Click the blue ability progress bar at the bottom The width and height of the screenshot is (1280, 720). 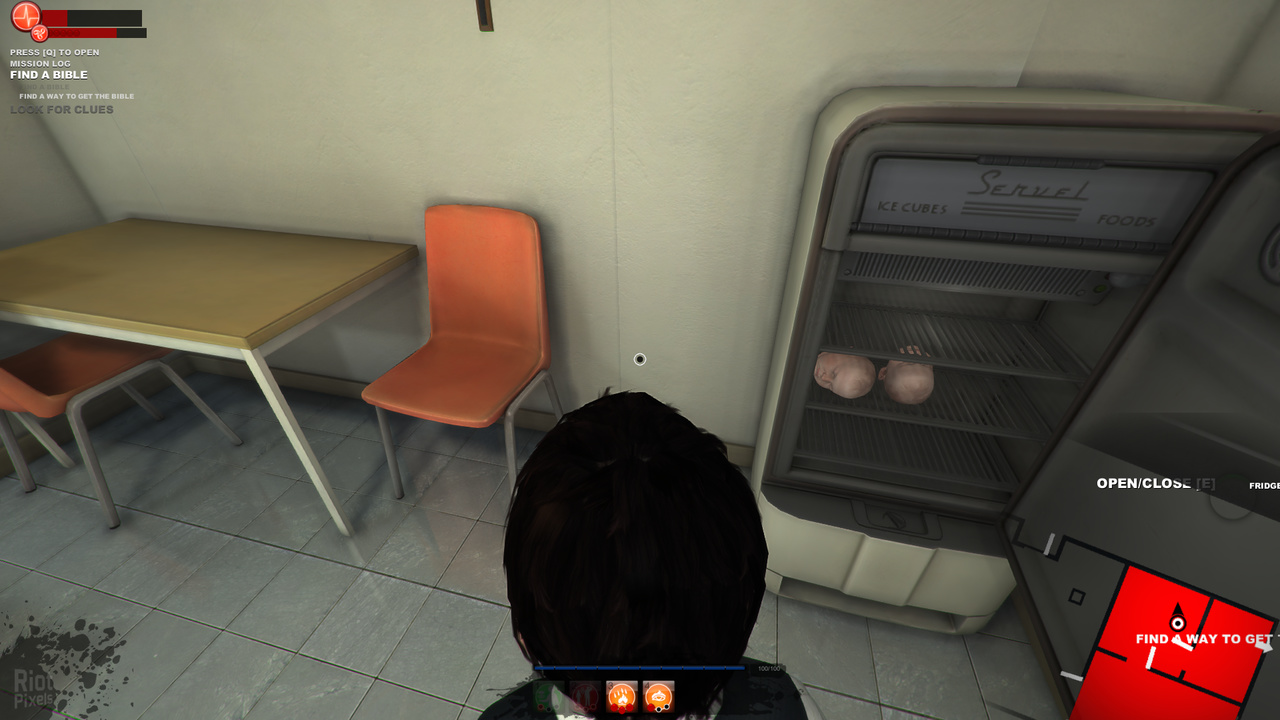click(642, 668)
